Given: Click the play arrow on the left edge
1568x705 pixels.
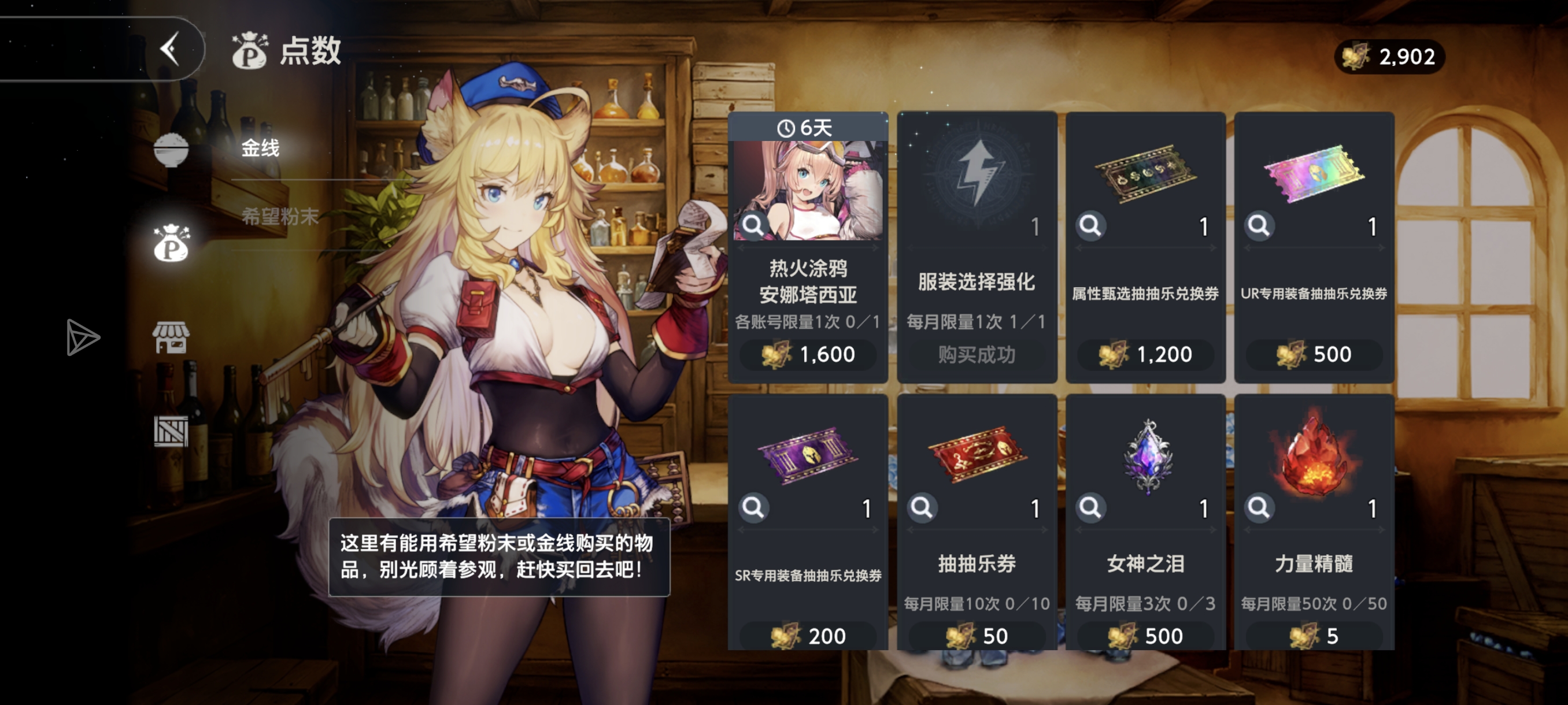Looking at the screenshot, I should (x=84, y=336).
